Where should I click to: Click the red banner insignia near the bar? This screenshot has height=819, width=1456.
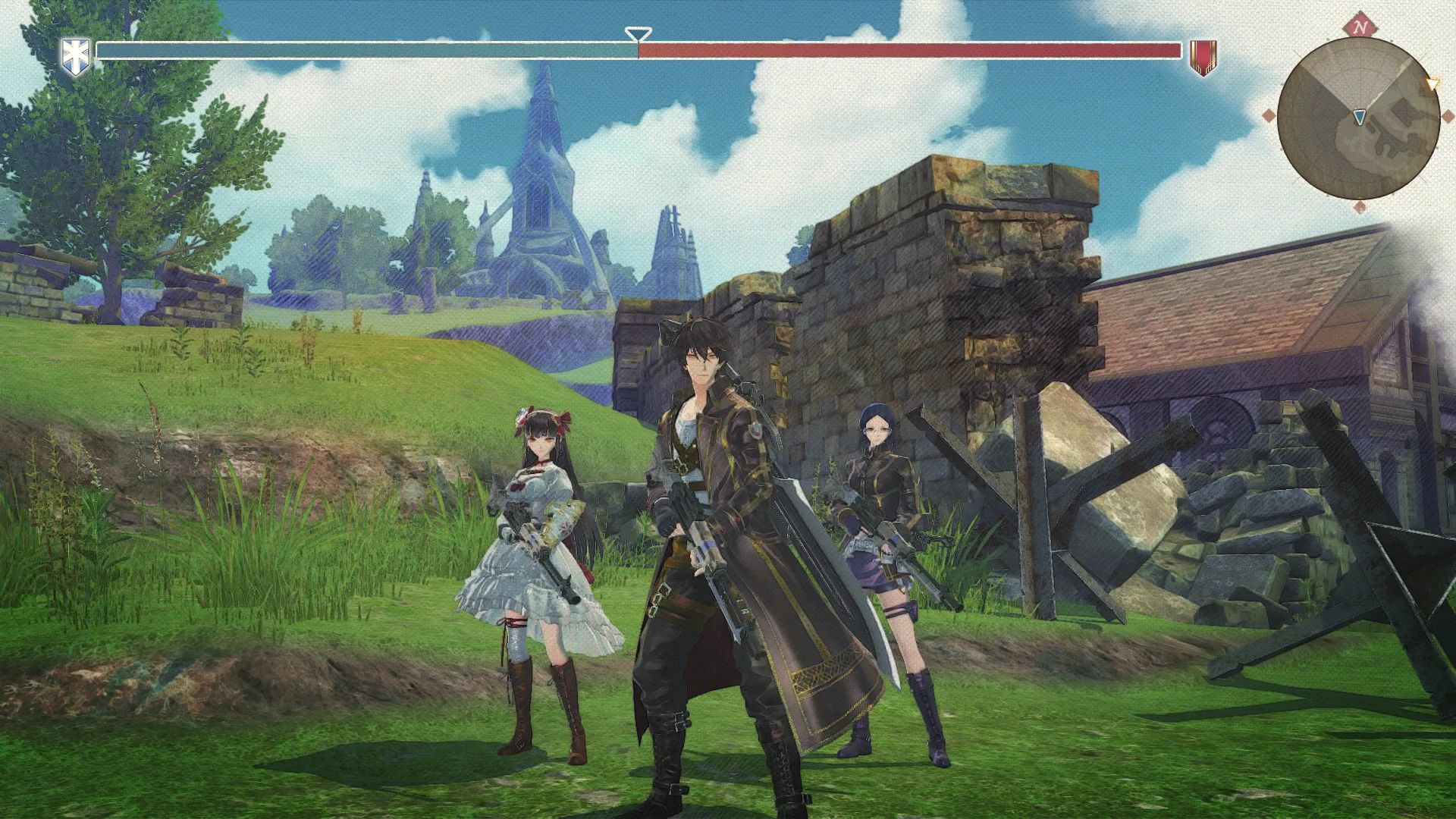[x=1203, y=56]
